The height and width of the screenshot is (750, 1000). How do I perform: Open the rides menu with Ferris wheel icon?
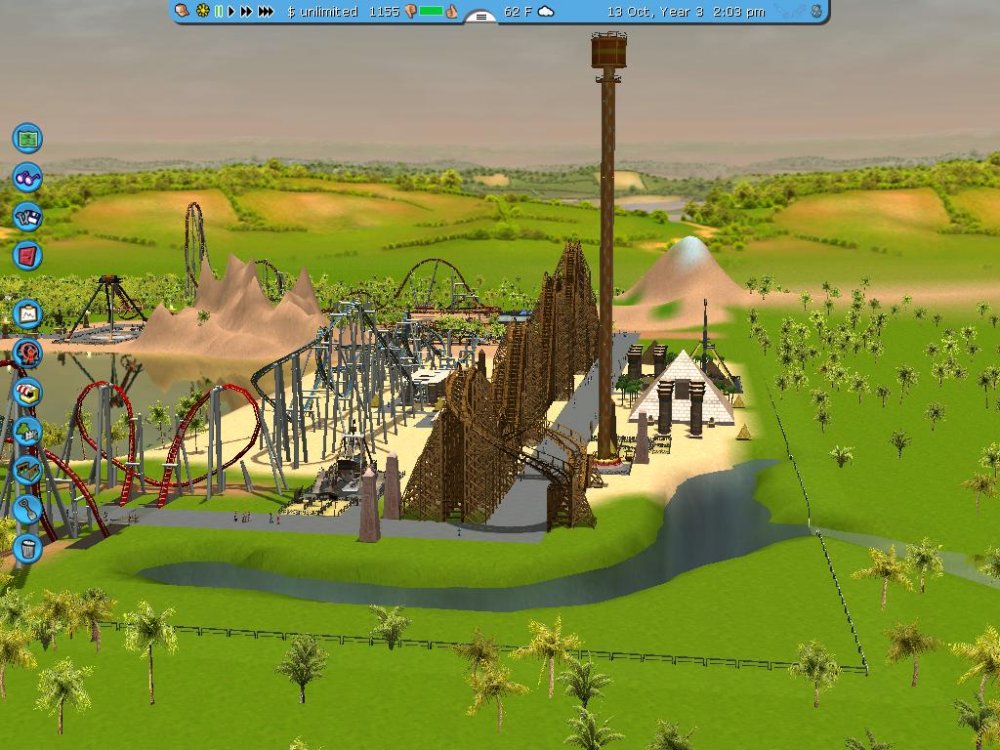click(27, 353)
